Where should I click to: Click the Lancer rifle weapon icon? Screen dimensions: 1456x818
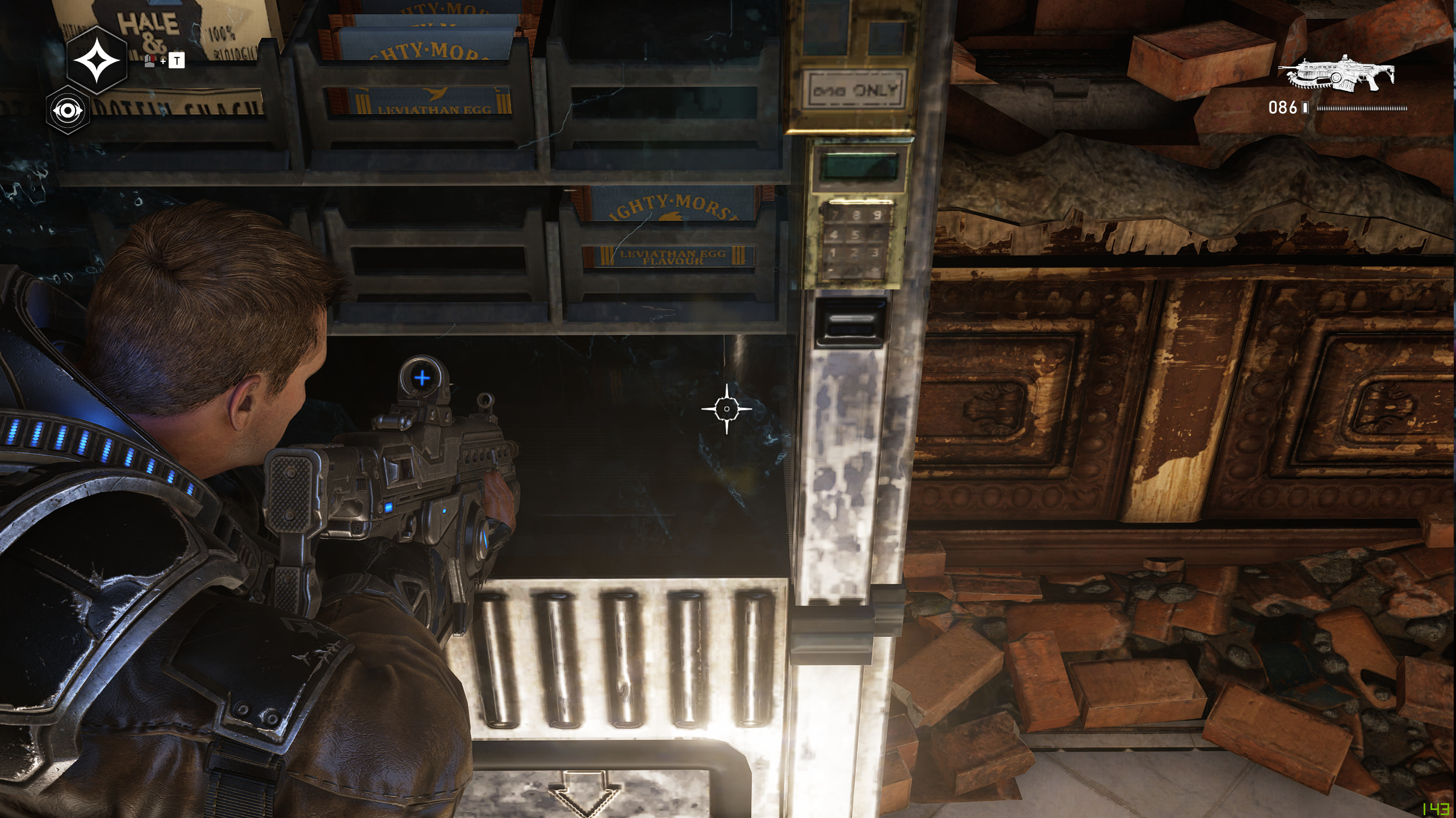1336,74
